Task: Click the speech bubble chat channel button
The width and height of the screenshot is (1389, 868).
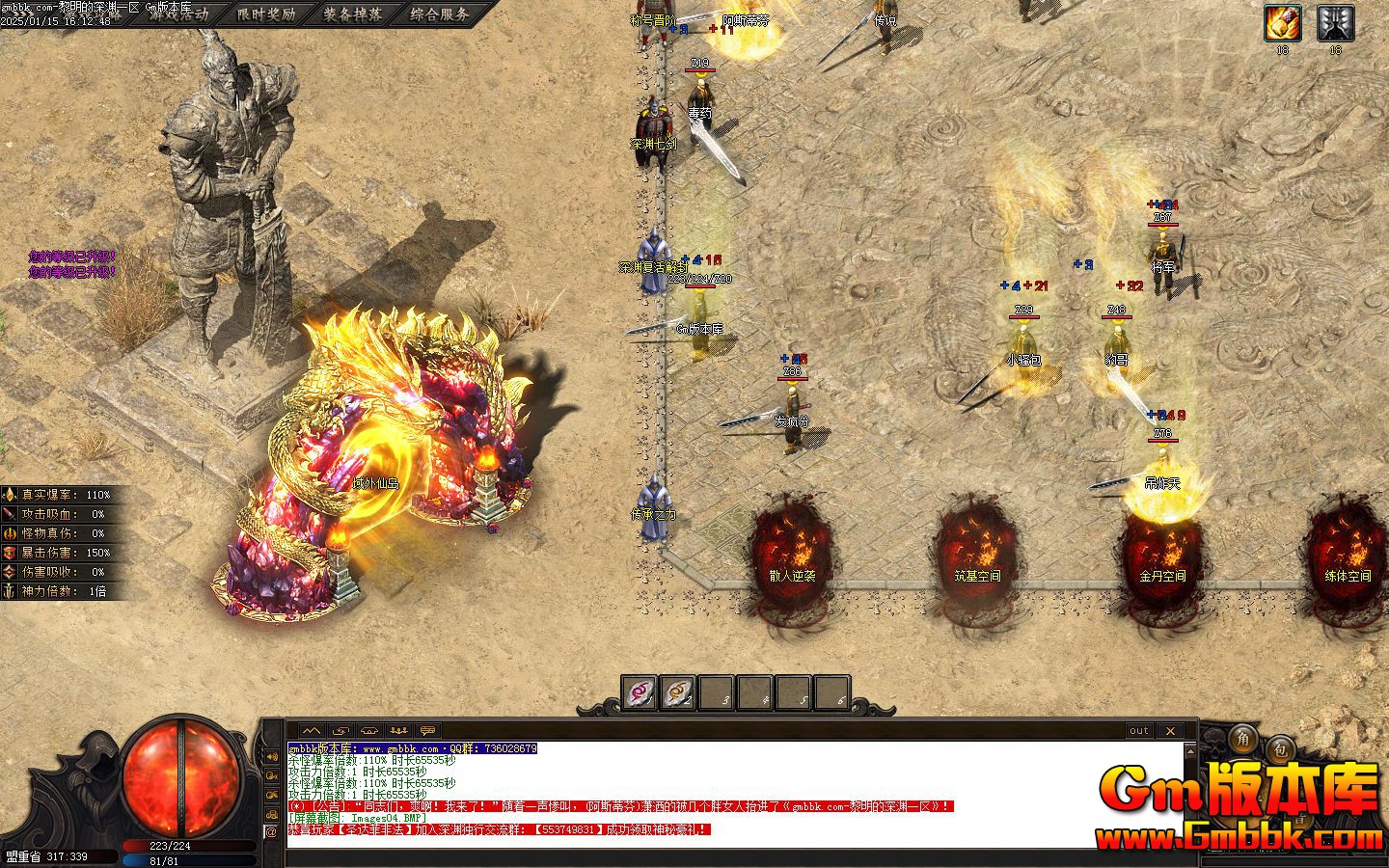Action: (x=428, y=731)
